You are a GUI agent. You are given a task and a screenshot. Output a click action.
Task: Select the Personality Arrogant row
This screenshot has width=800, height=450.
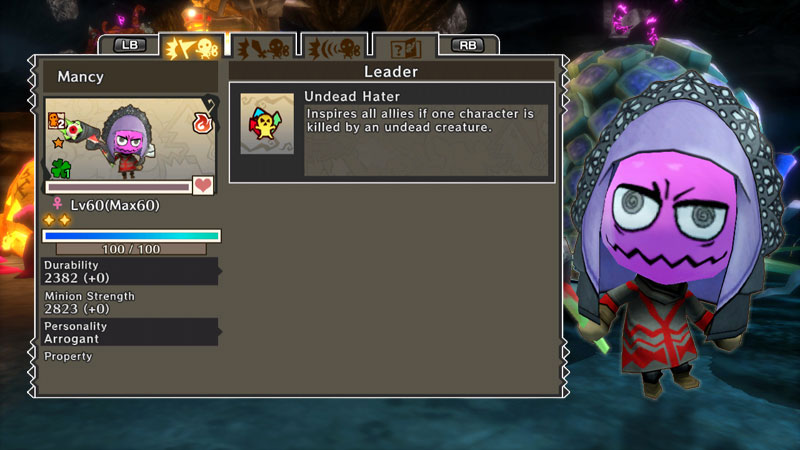pos(129,332)
